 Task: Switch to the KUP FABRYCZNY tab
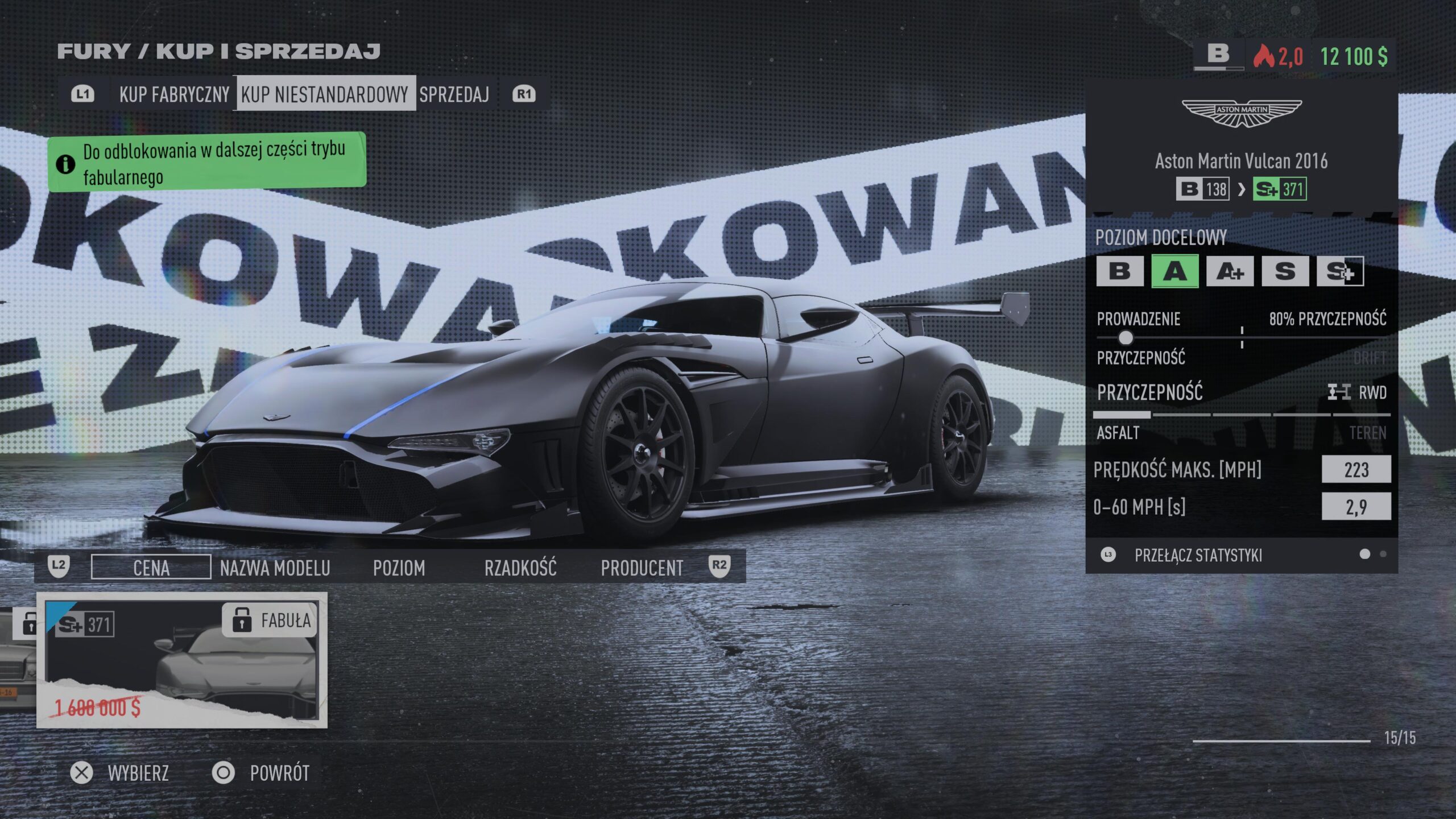tap(174, 94)
